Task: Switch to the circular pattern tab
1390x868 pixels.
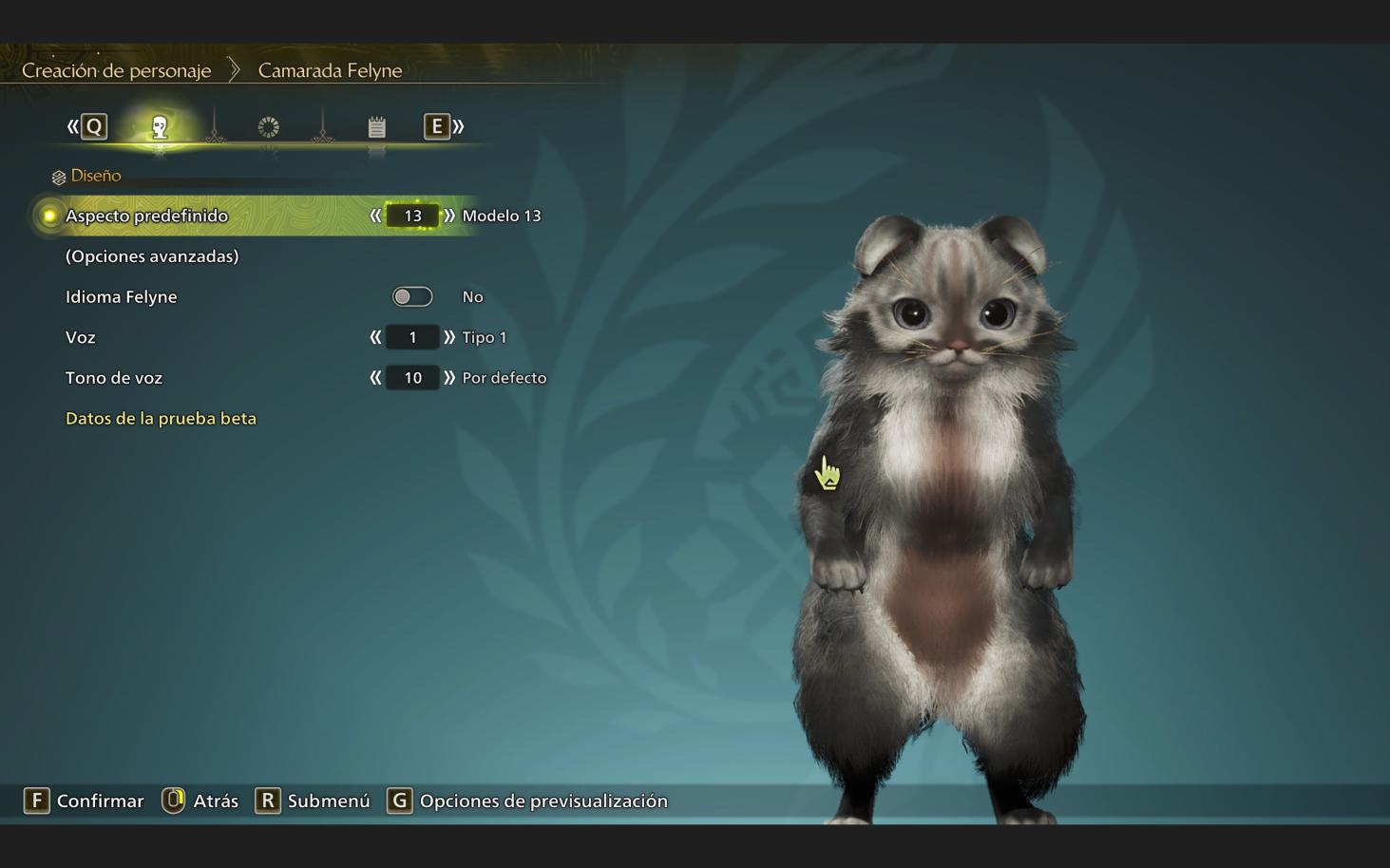Action: coord(269,127)
